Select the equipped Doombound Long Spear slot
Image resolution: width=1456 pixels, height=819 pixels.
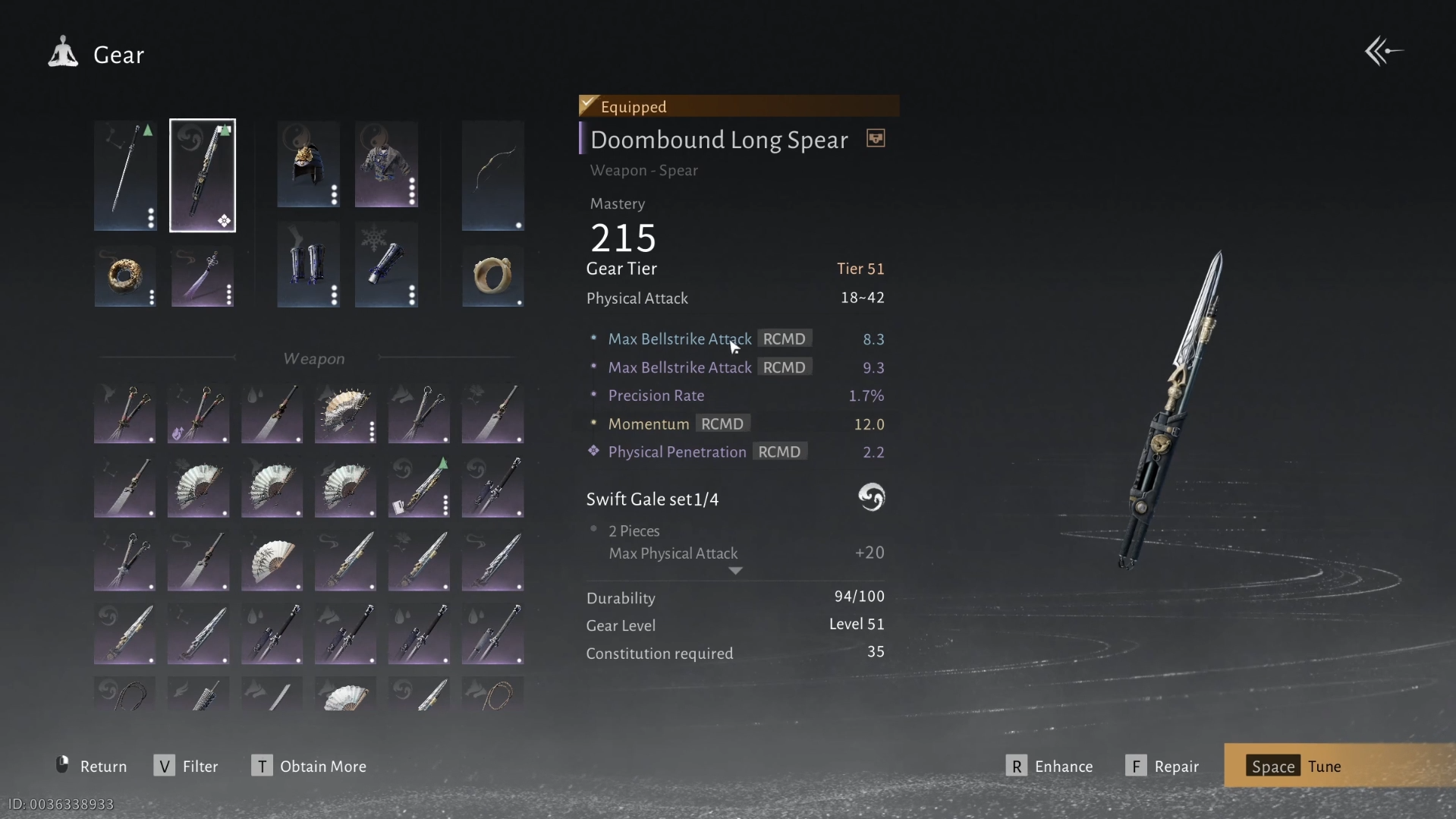click(203, 175)
